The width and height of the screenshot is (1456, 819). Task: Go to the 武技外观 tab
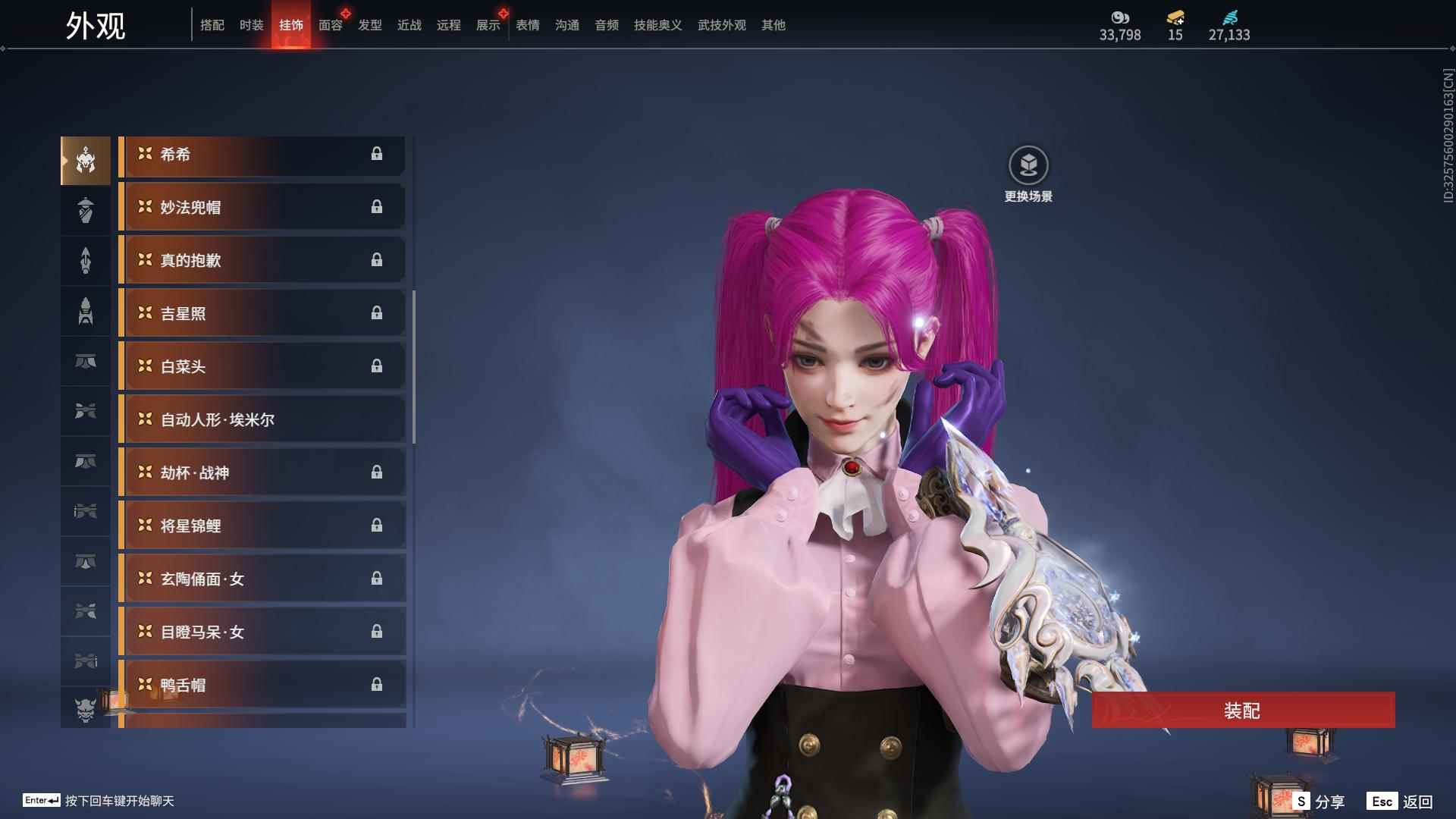pyautogui.click(x=722, y=25)
